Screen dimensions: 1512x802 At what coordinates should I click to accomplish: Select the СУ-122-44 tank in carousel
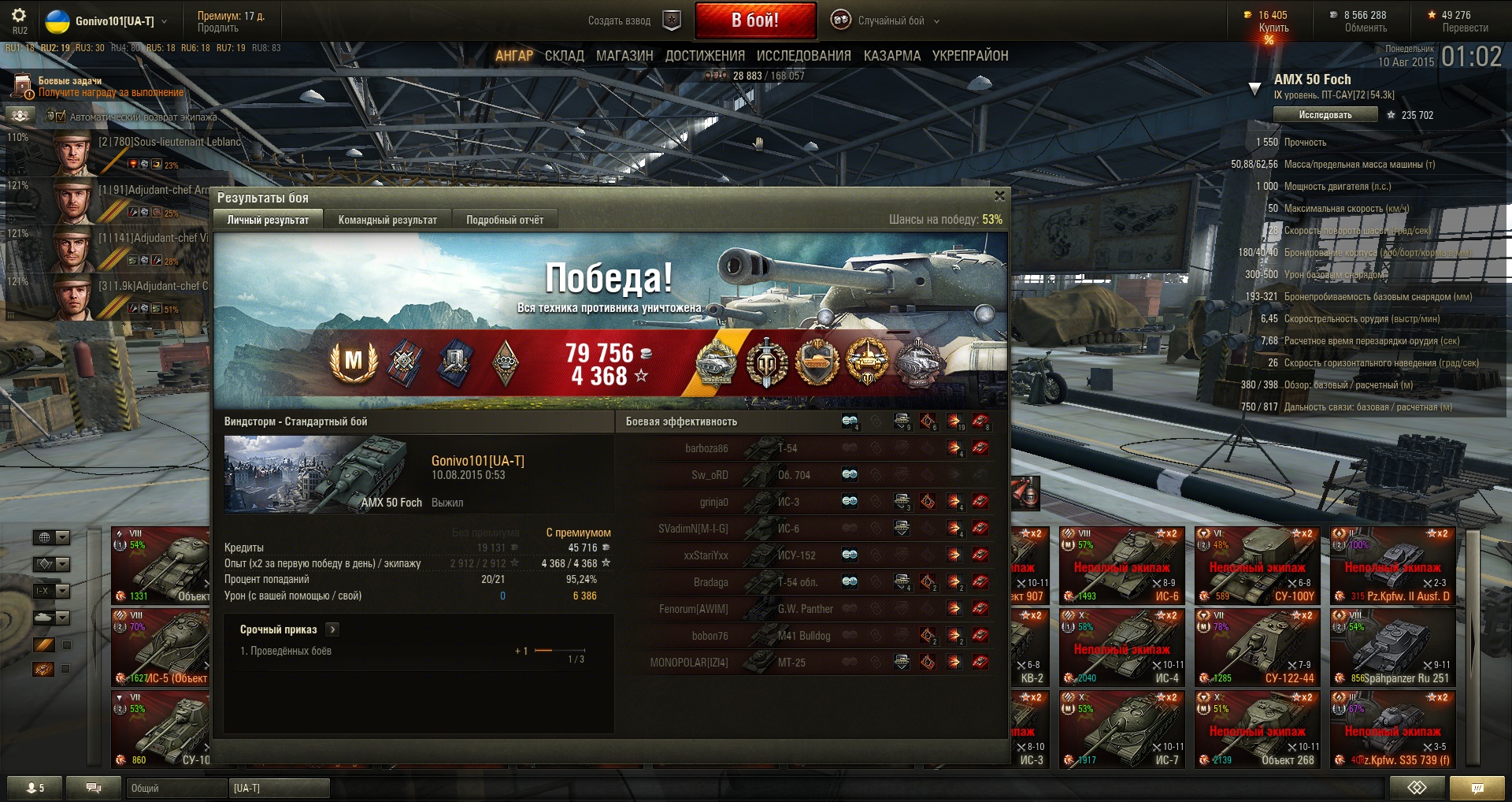point(1258,649)
